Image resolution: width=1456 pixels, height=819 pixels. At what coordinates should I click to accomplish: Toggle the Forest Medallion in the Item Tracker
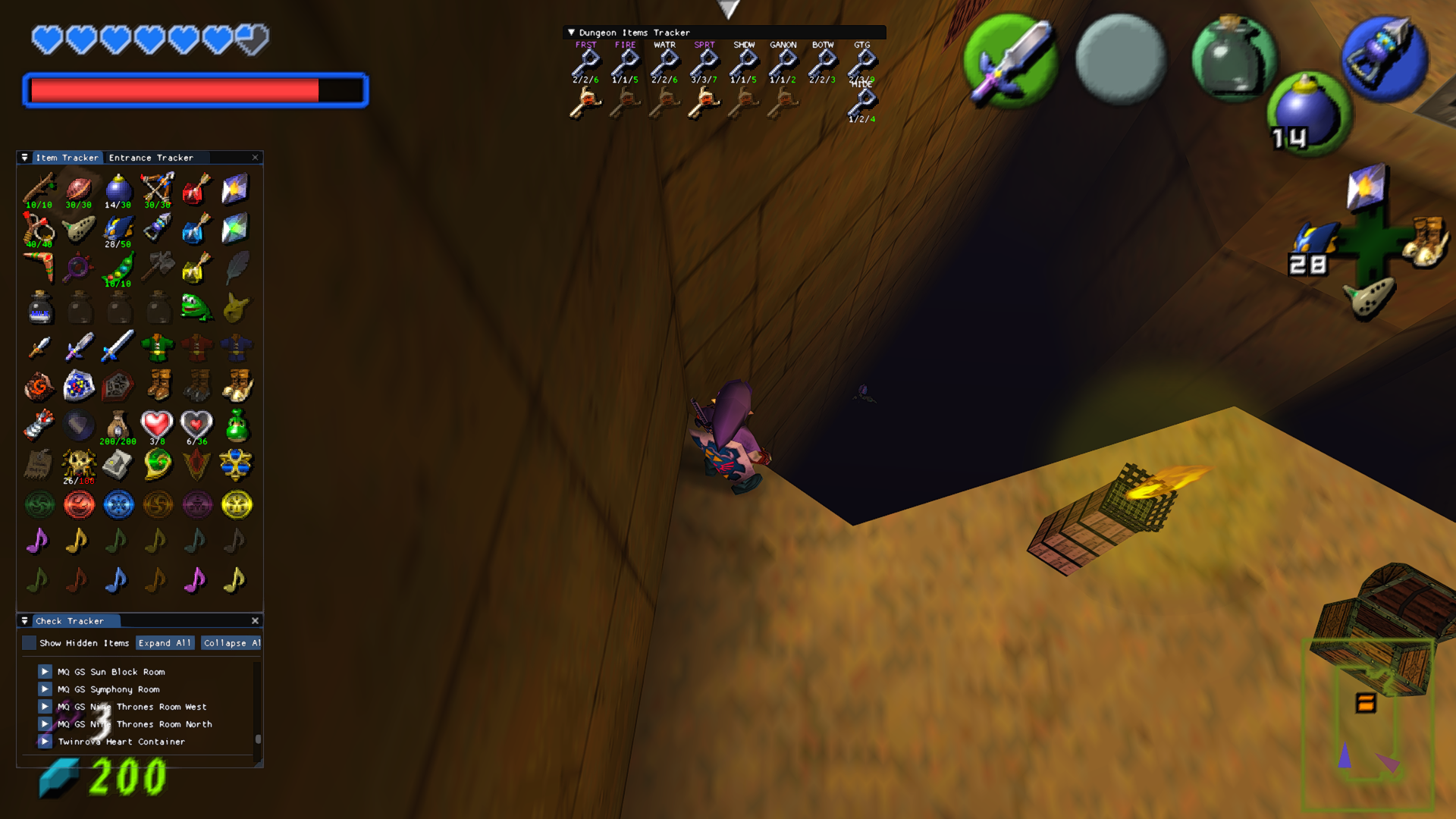pyautogui.click(x=39, y=504)
